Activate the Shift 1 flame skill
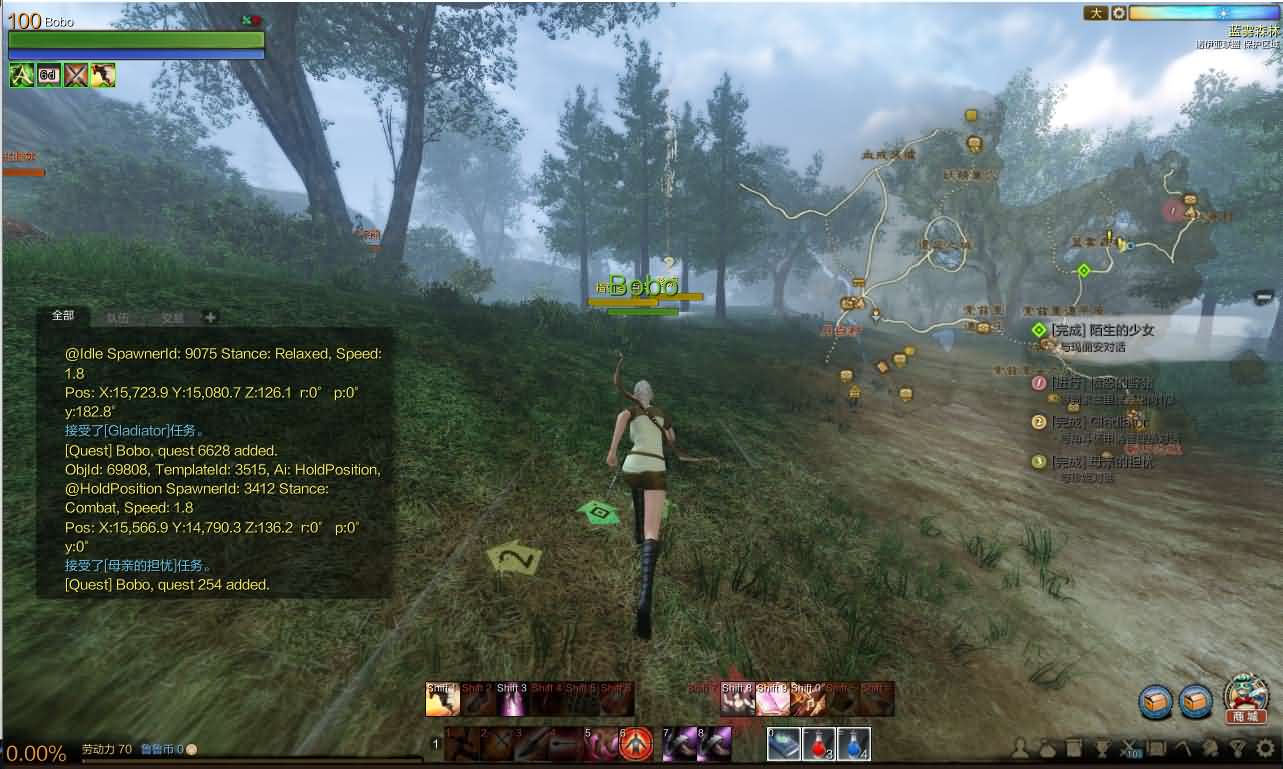This screenshot has width=1283, height=769. (x=442, y=699)
